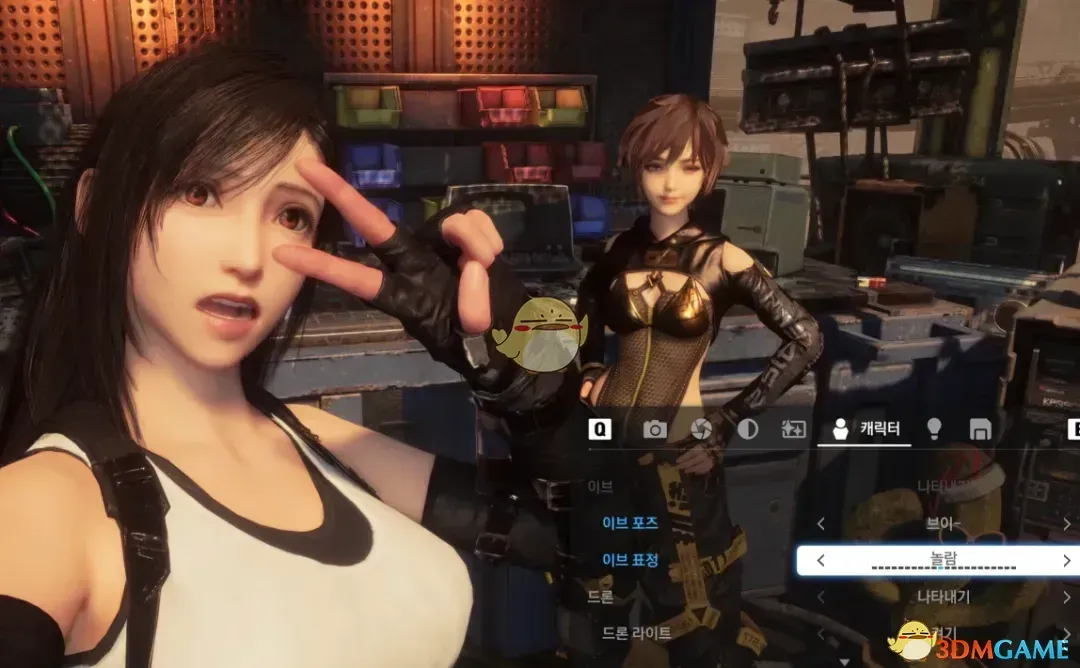Select the 캐릭터 character tab
Screen dimensions: 1080x668
click(865, 429)
